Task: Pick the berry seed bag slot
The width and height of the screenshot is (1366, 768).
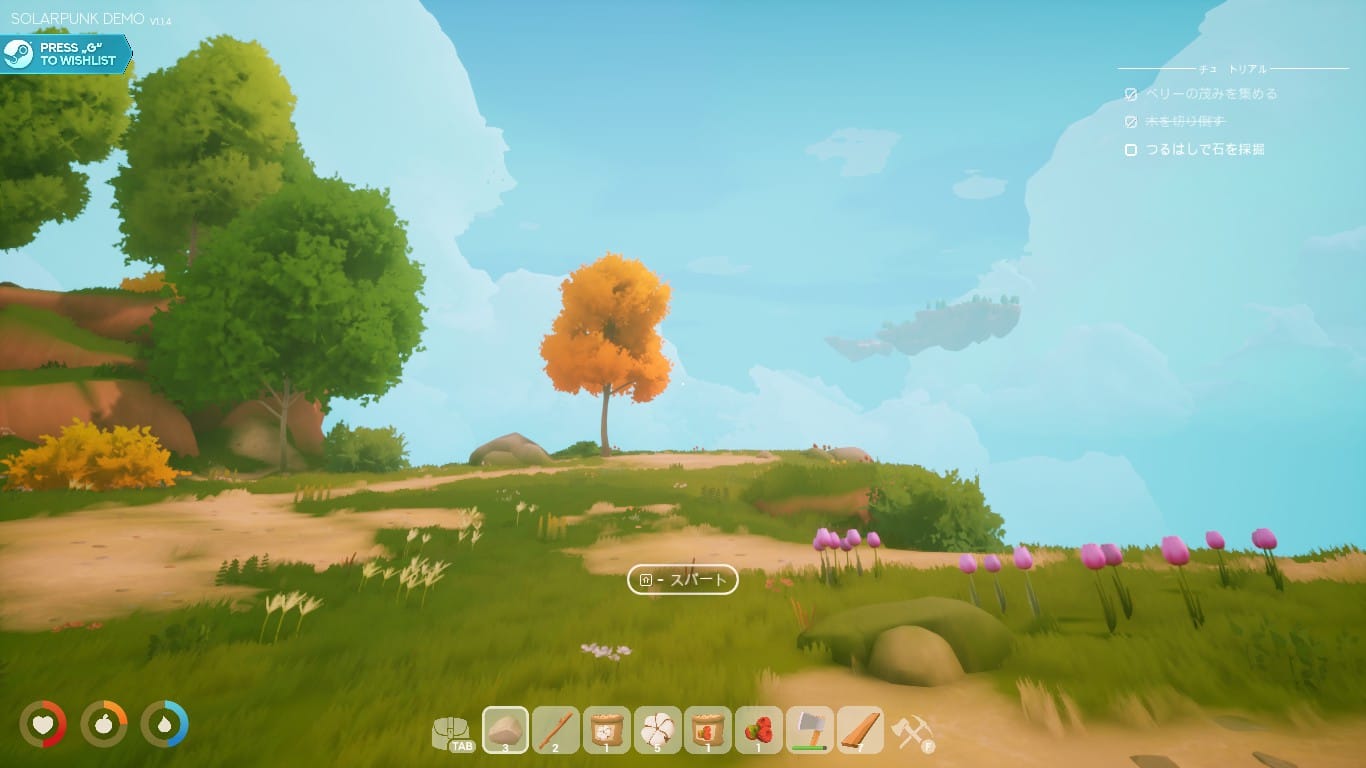Action: point(708,730)
